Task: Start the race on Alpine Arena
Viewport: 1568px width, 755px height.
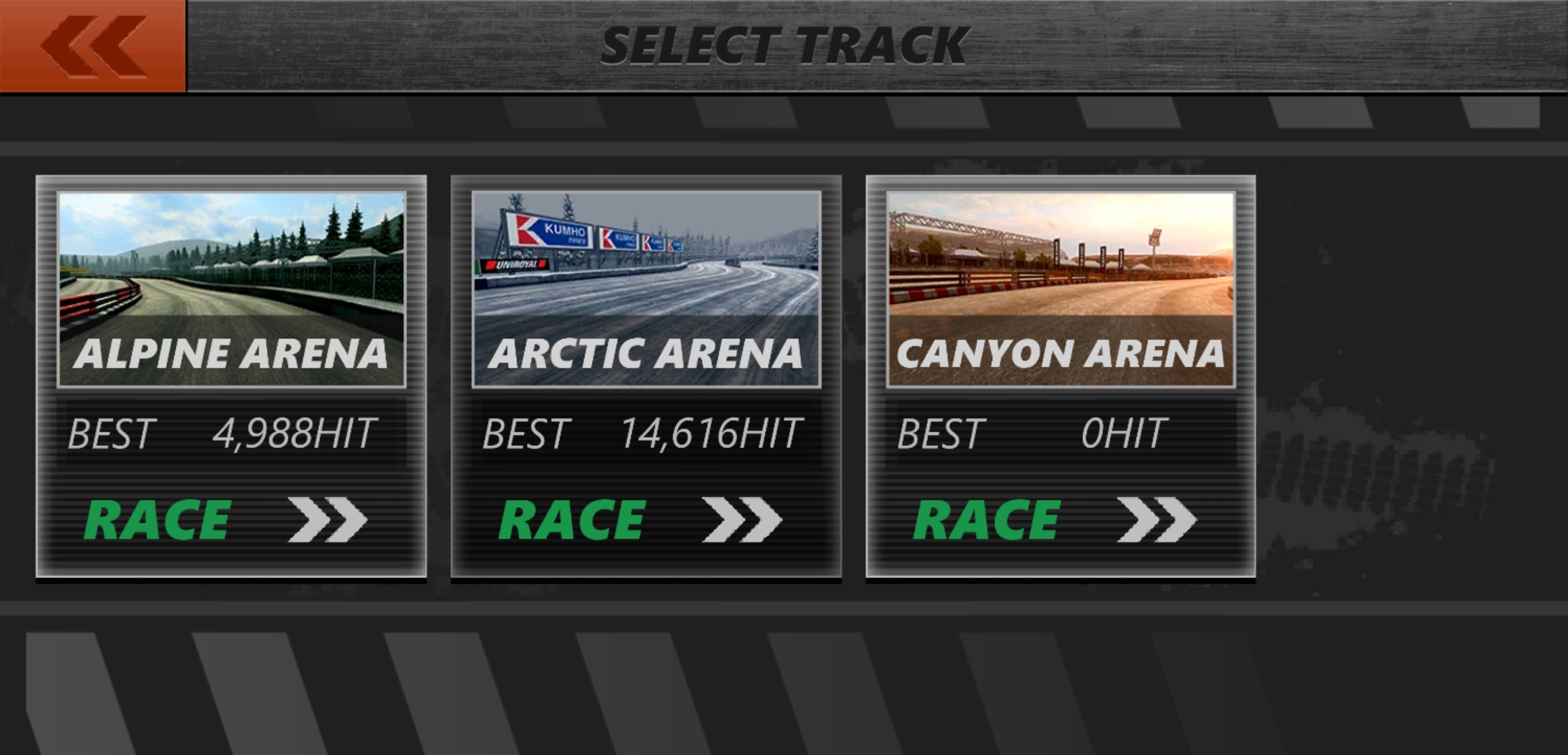Action: 225,520
